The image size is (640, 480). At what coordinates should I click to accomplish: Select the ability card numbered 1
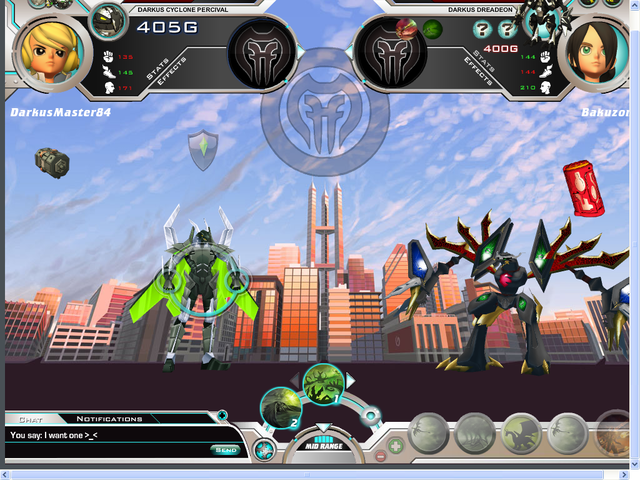coord(324,383)
